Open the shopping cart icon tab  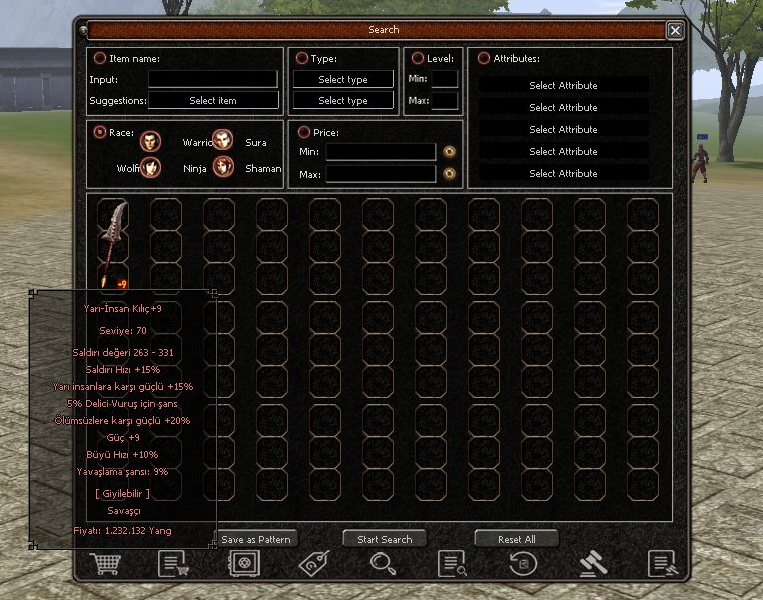(104, 564)
